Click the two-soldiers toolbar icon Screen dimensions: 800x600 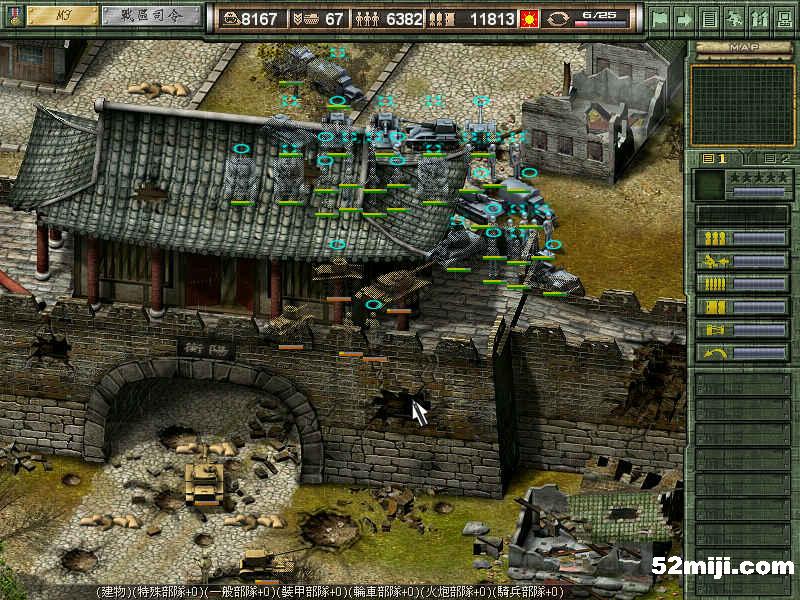758,18
